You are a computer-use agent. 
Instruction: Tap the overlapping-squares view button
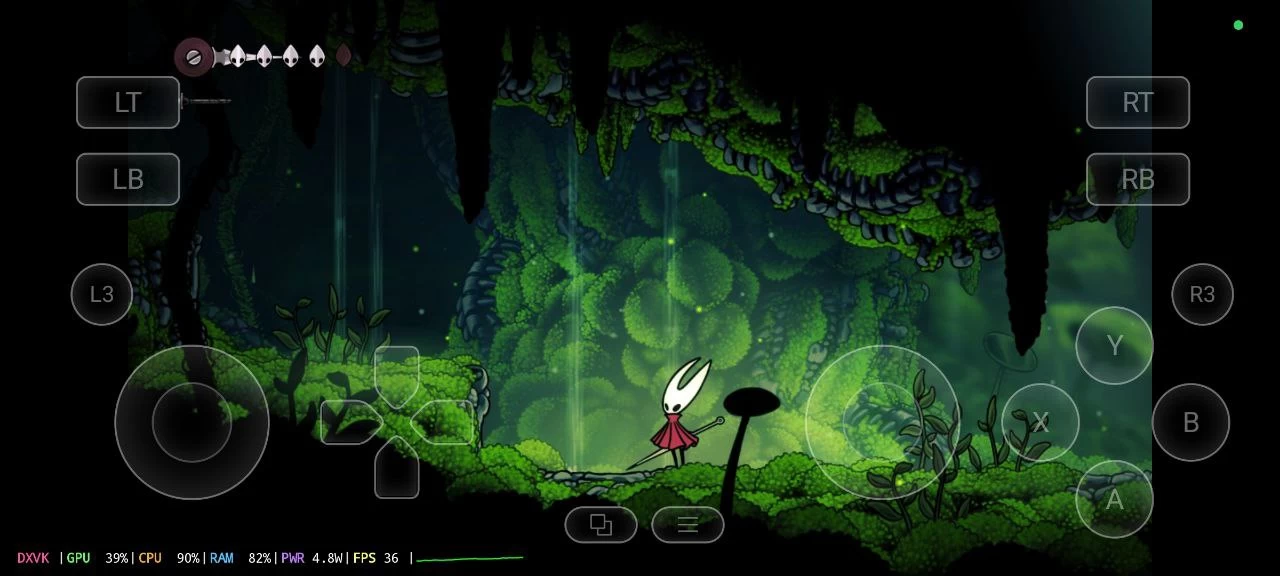(x=601, y=524)
